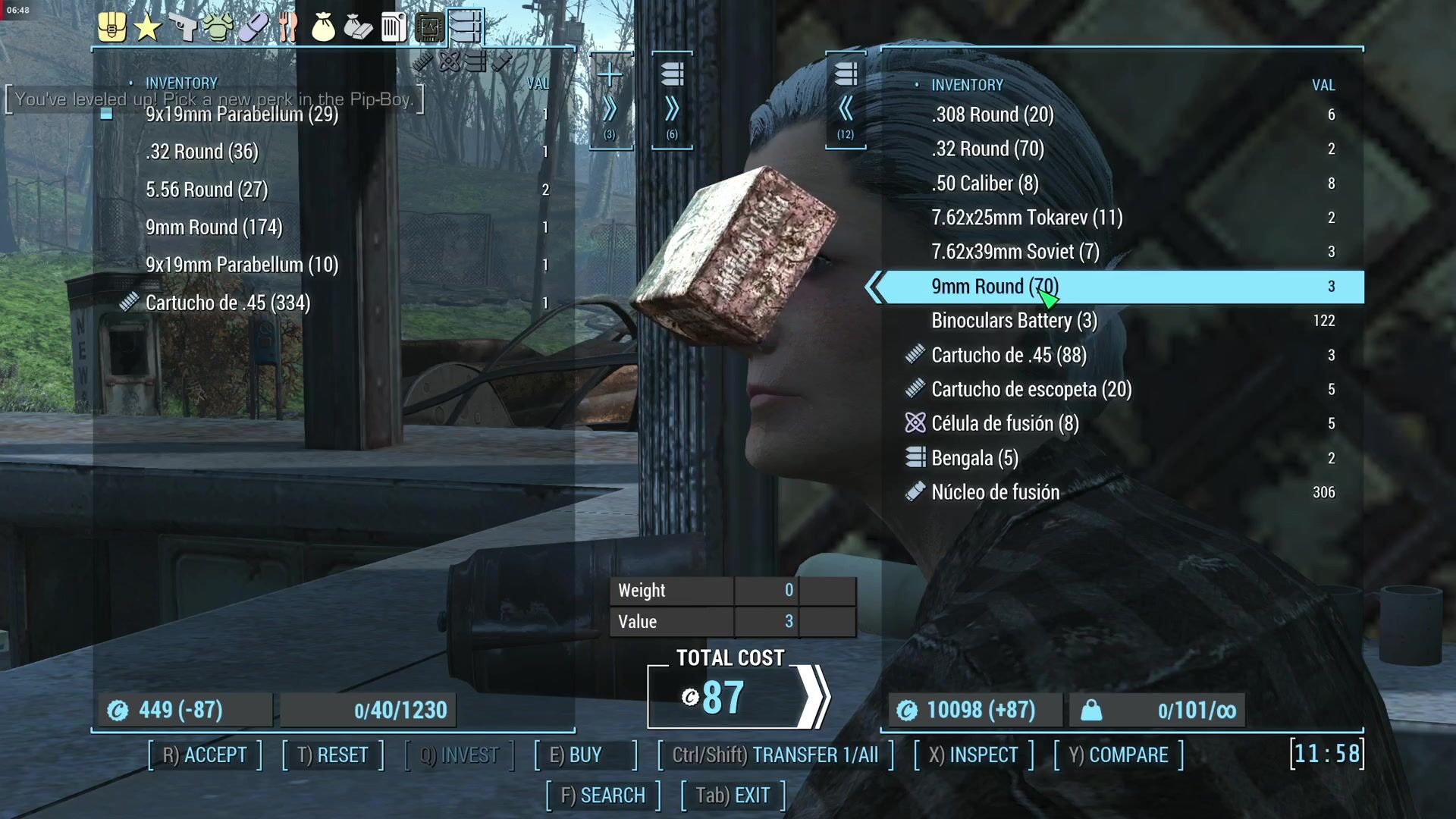Open the apparel armor category tab
Viewport: 1456px width, 819px height.
[x=218, y=28]
